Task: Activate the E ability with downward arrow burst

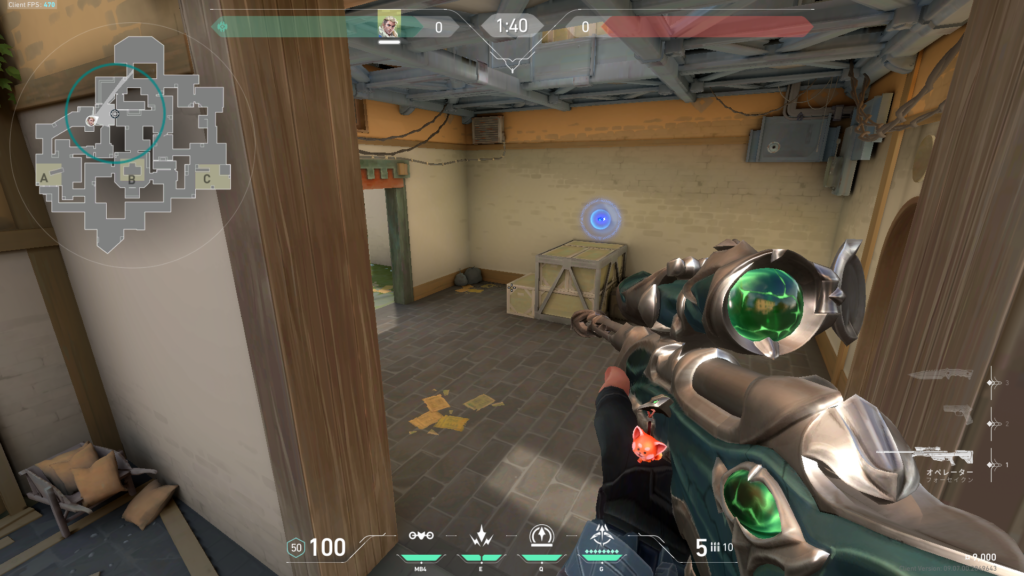Action: coord(479,535)
